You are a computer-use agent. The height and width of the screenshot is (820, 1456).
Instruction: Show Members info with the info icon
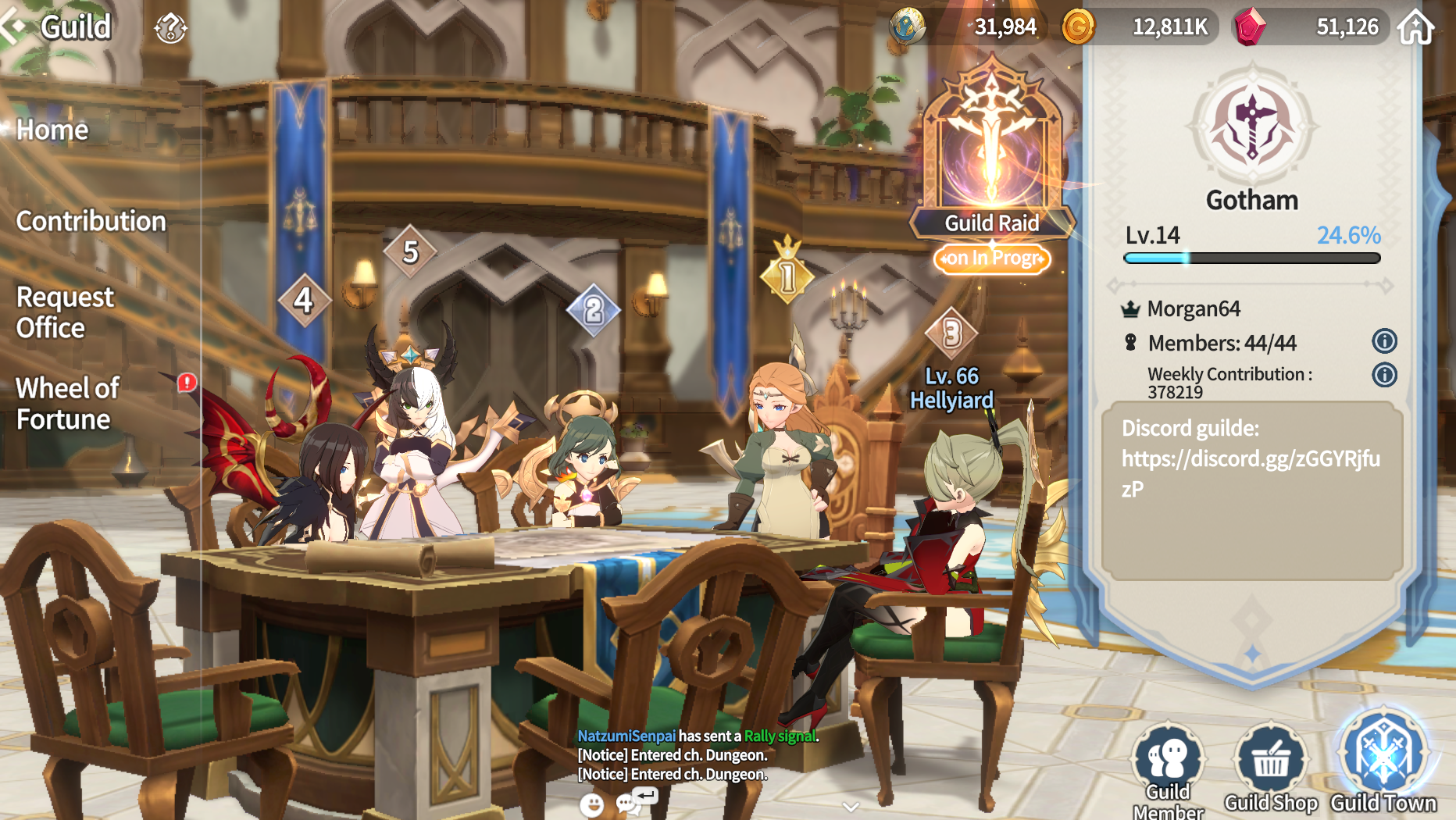[x=1384, y=341]
